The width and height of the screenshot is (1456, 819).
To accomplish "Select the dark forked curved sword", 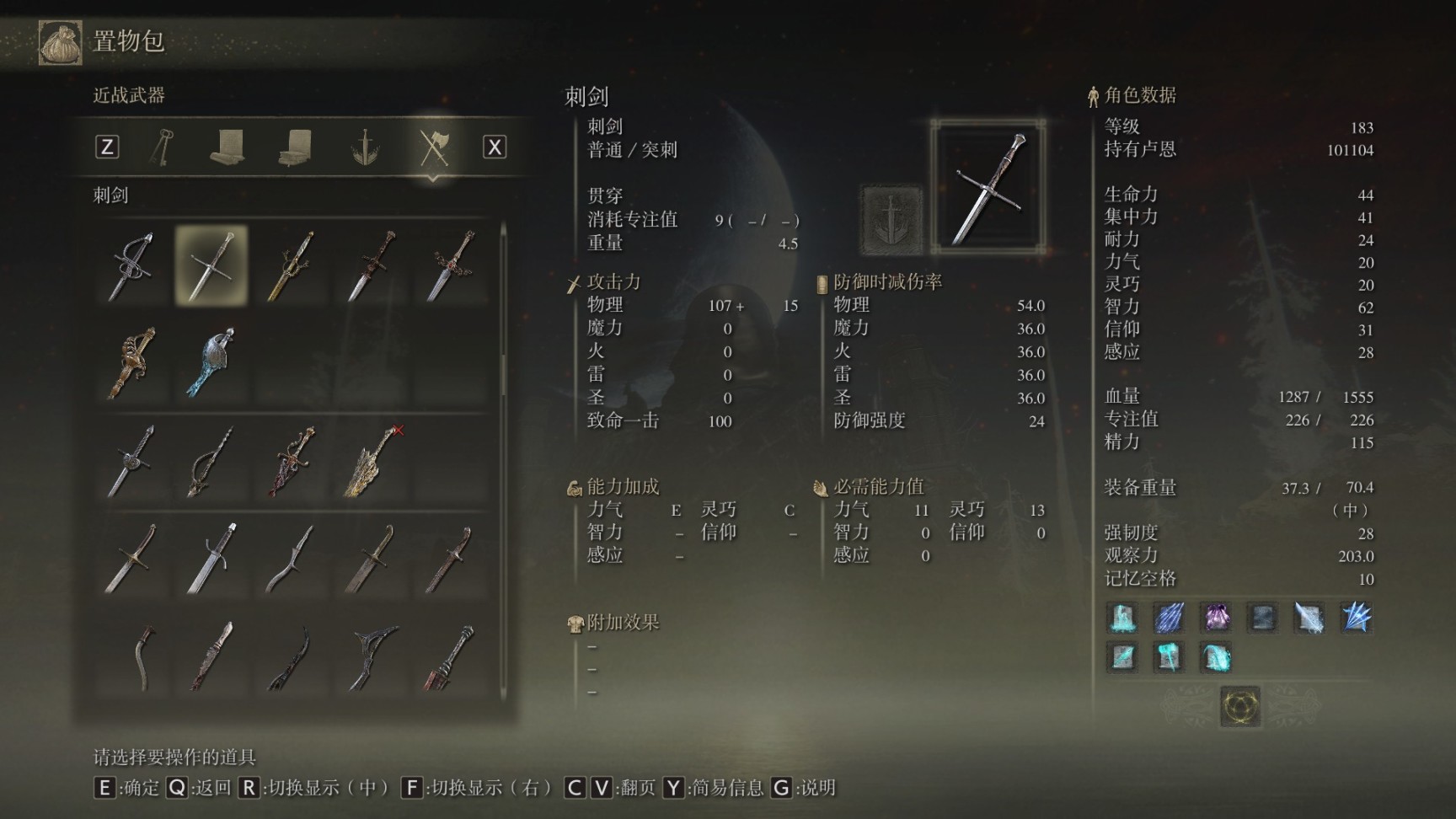I will tap(372, 656).
